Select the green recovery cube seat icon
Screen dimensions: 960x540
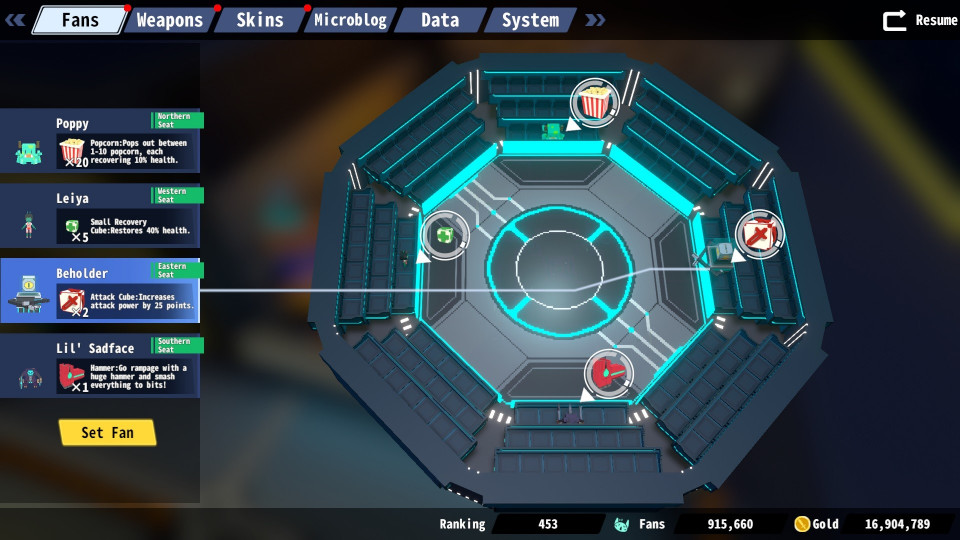(443, 235)
